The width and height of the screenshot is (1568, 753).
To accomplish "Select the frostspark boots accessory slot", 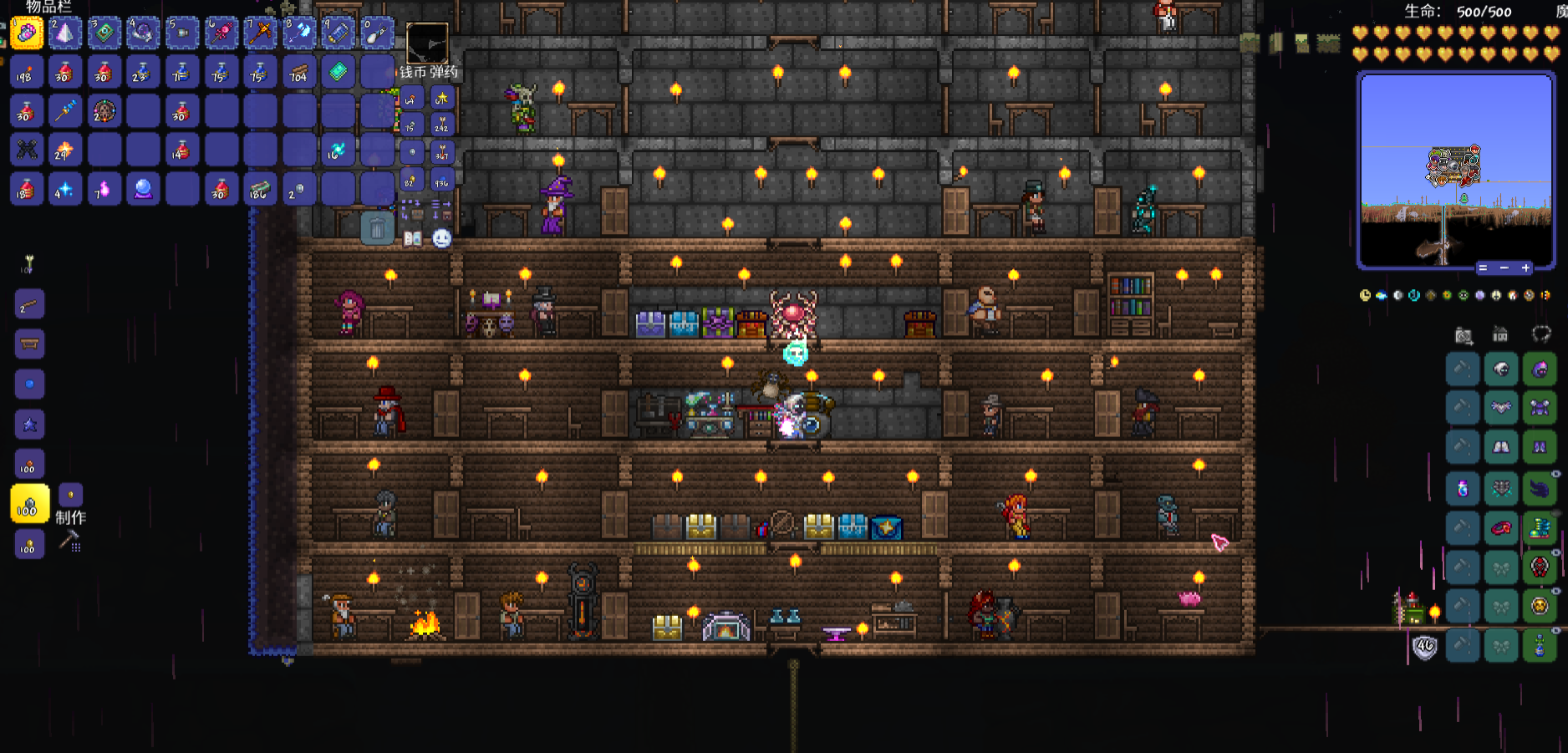I will pos(1540,528).
